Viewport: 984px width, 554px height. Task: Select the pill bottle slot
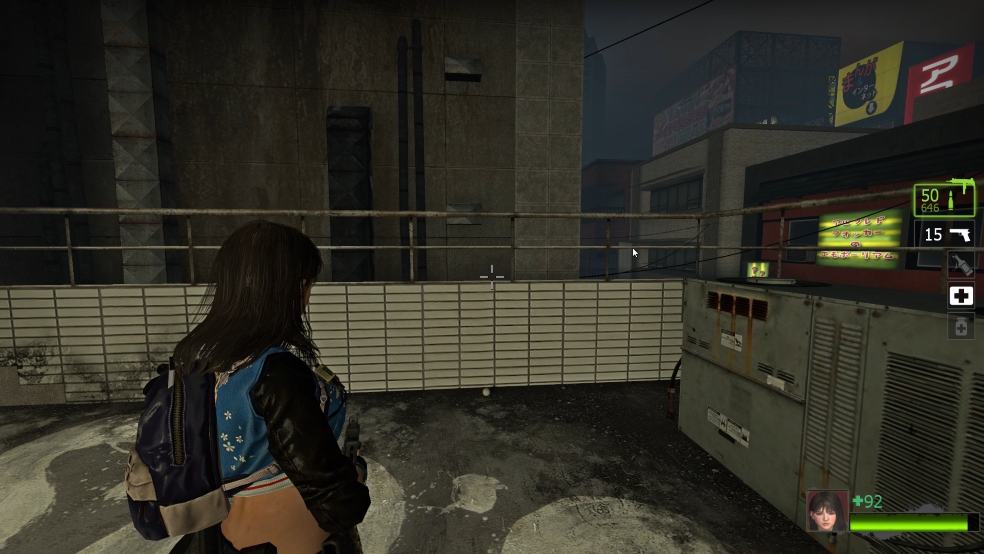pos(961,326)
